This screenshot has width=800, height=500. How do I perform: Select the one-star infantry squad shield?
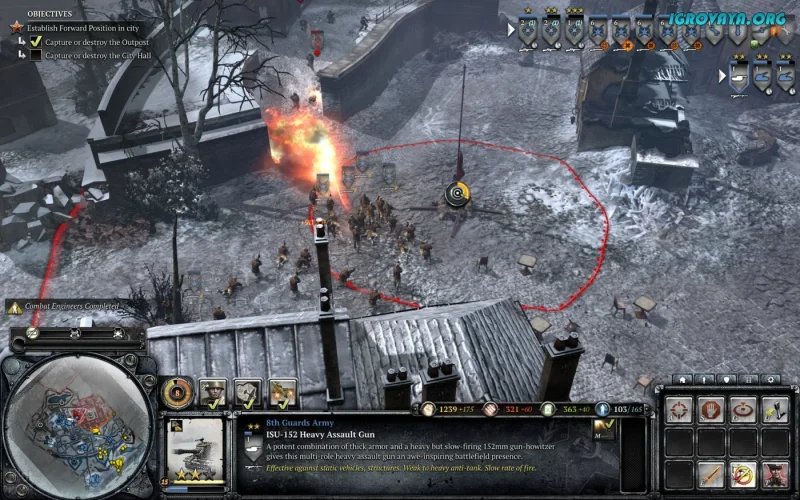527,32
